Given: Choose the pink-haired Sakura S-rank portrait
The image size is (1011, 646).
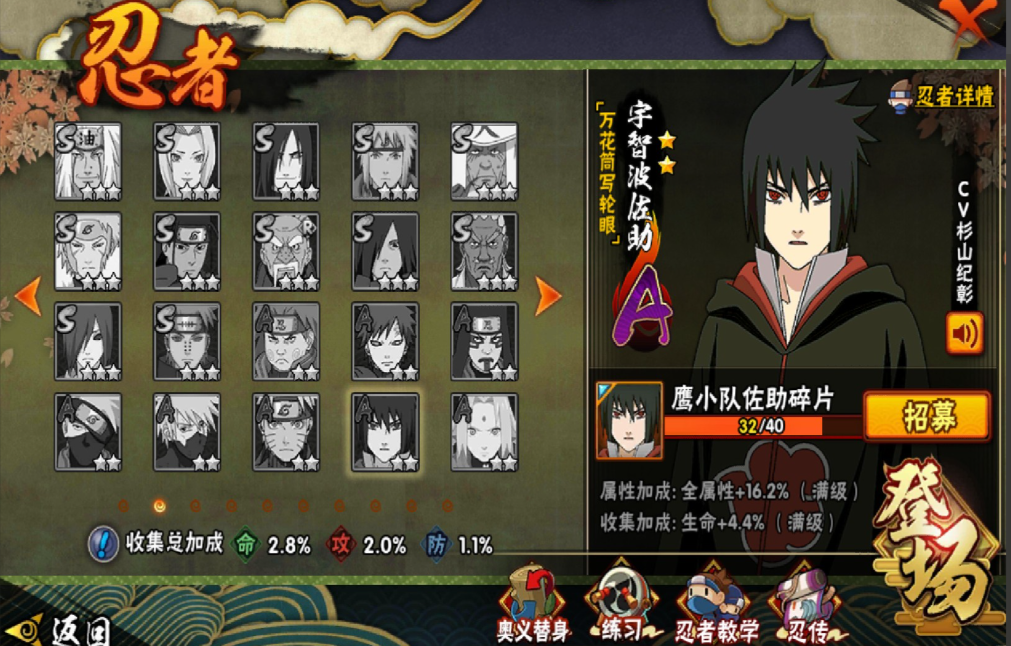Looking at the screenshot, I should [186, 161].
